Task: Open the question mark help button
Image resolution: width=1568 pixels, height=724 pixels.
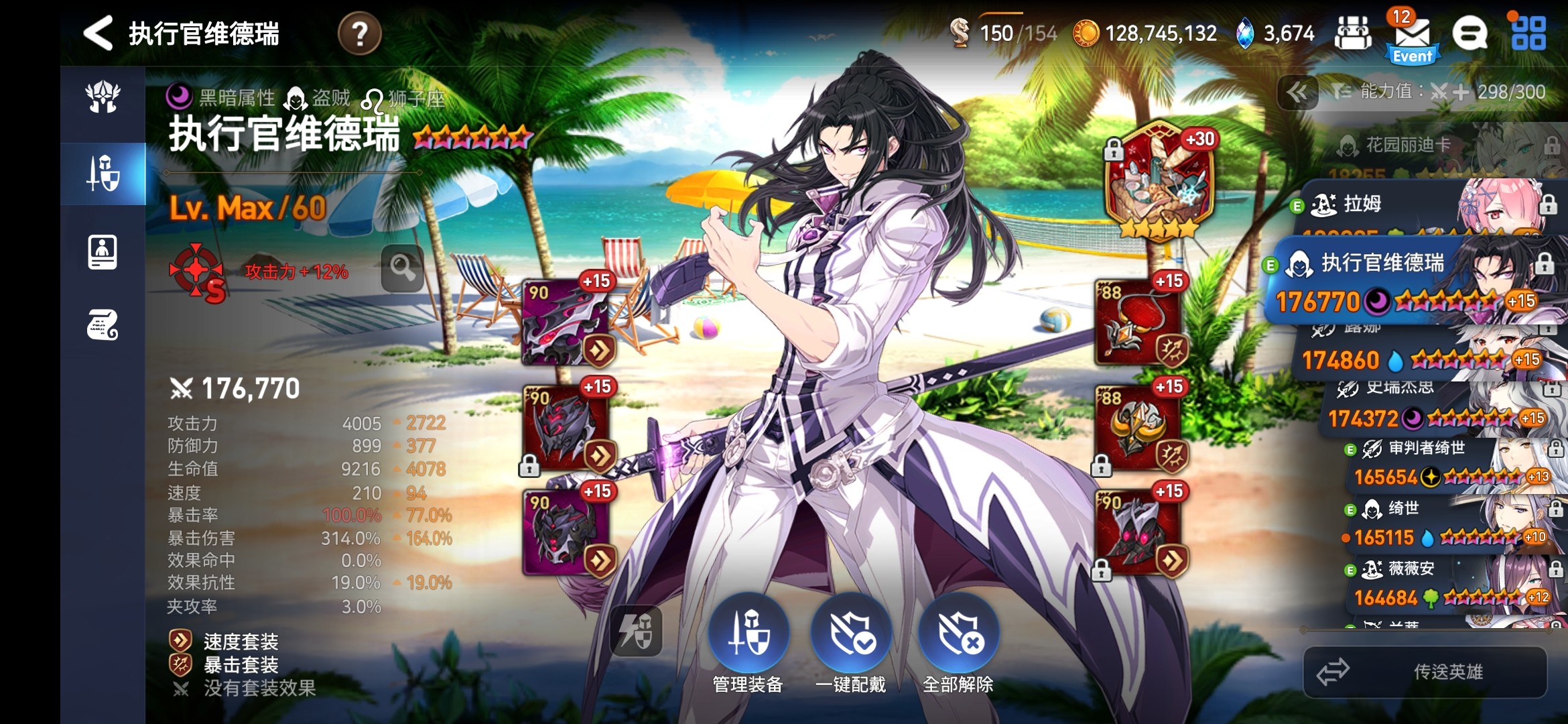Action: pos(360,34)
